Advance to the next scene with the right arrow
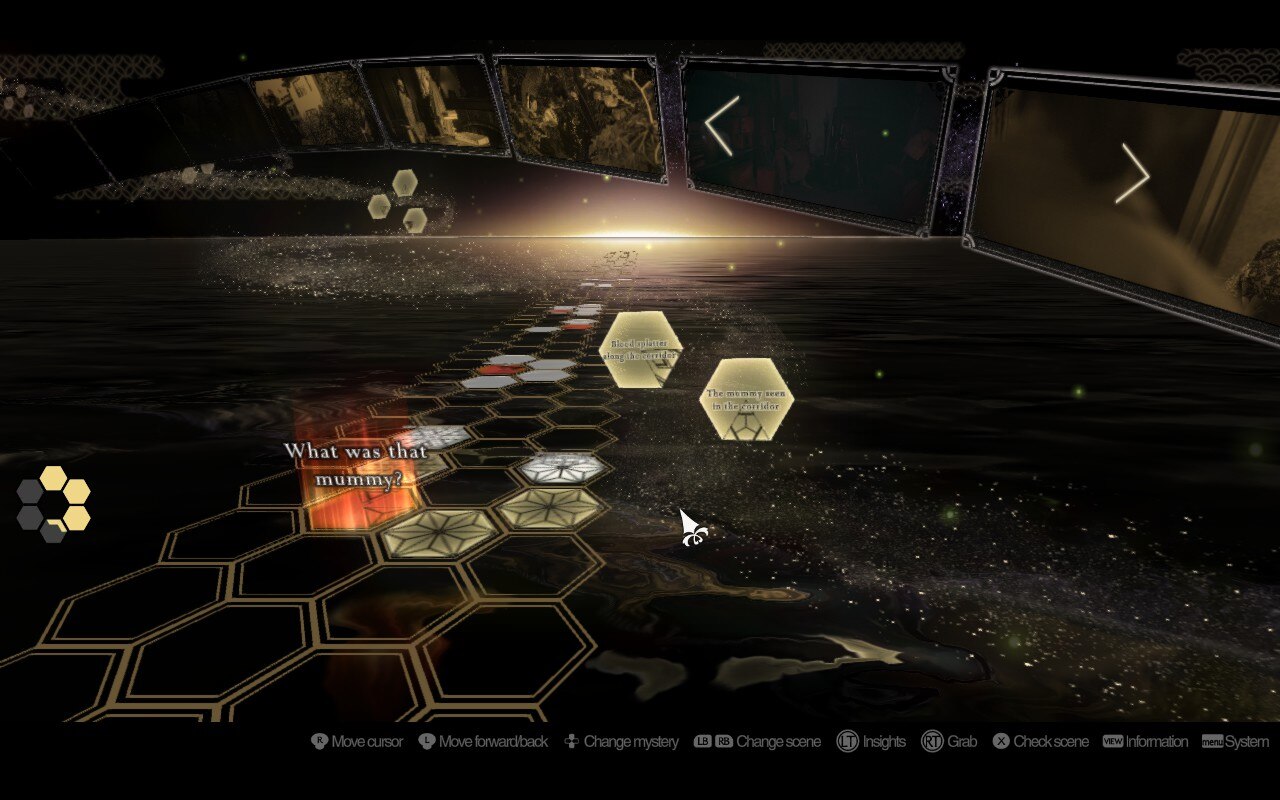This screenshot has width=1280, height=800. coord(1133,174)
